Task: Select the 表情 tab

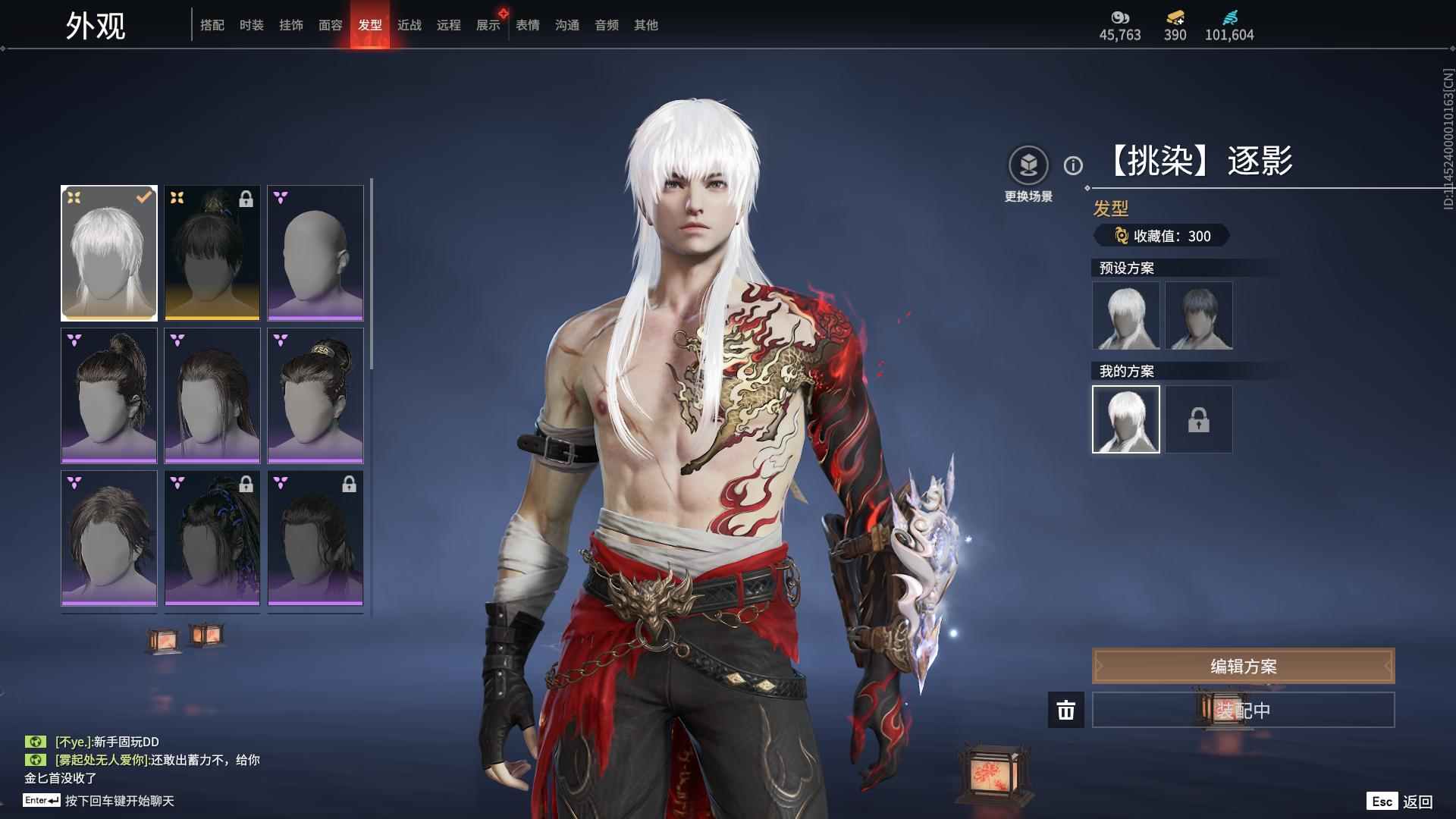Action: [527, 25]
